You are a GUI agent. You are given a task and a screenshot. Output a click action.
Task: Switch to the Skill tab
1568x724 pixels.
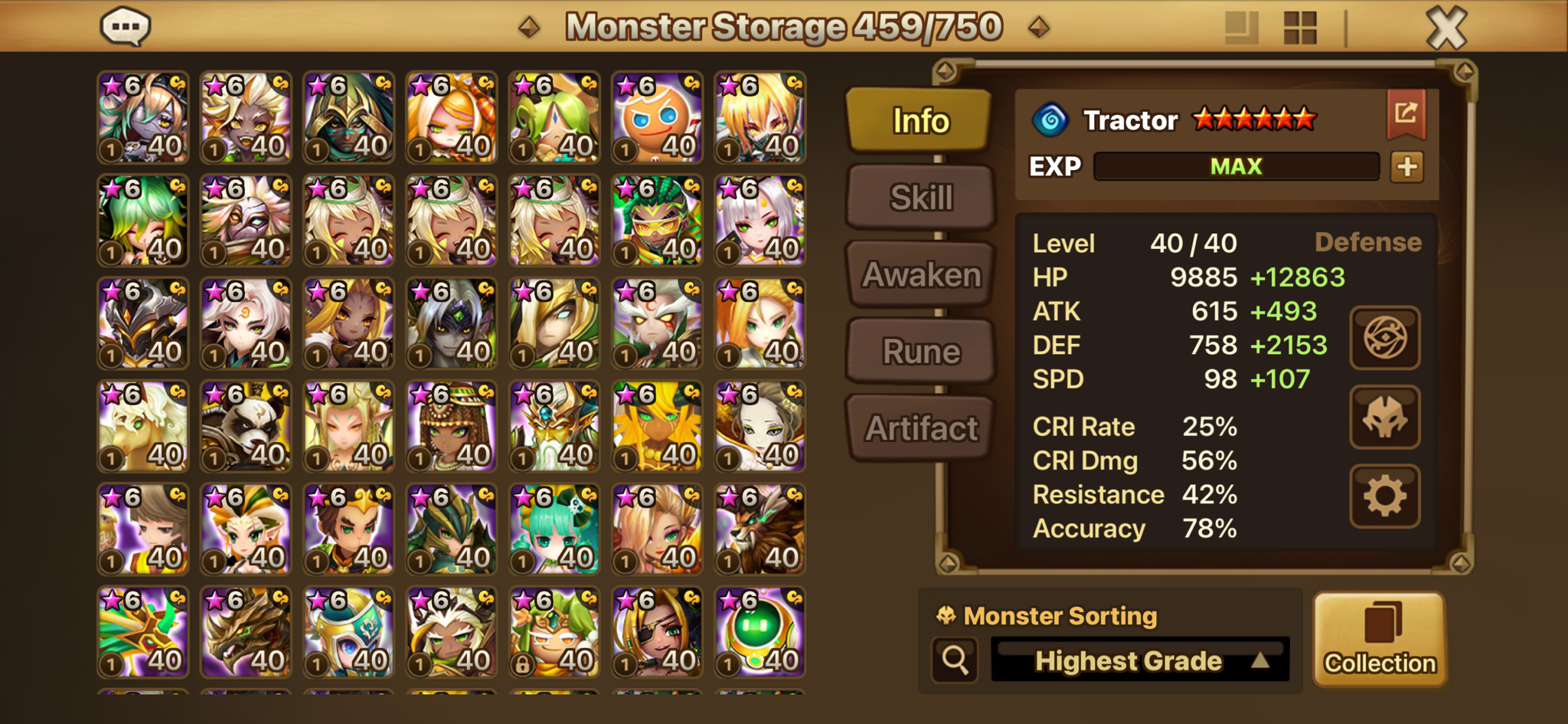click(921, 198)
